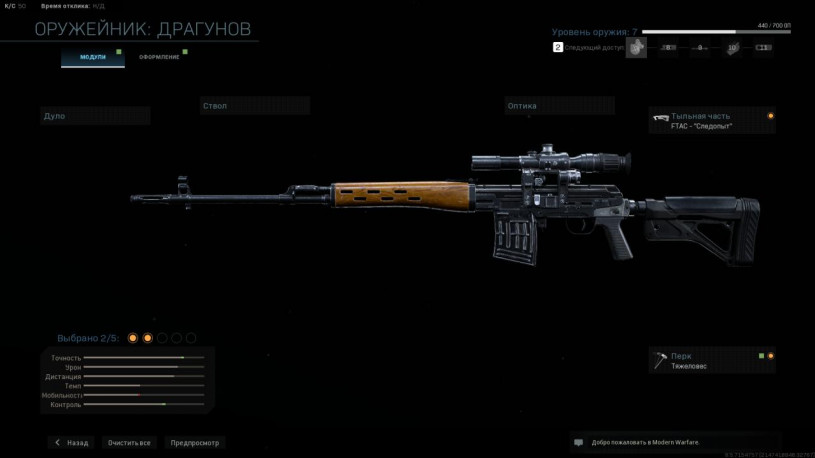This screenshot has width=815, height=458.
Task: Open the Предпросмотр weapon preview
Action: click(194, 442)
